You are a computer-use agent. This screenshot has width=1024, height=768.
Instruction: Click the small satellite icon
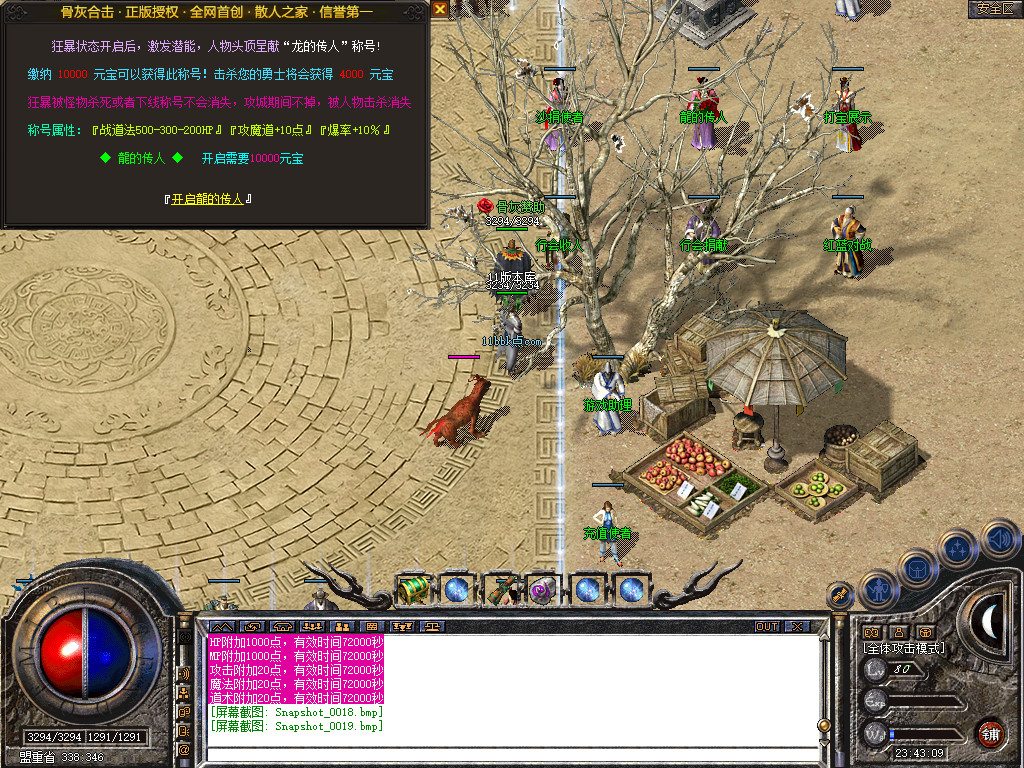click(840, 596)
